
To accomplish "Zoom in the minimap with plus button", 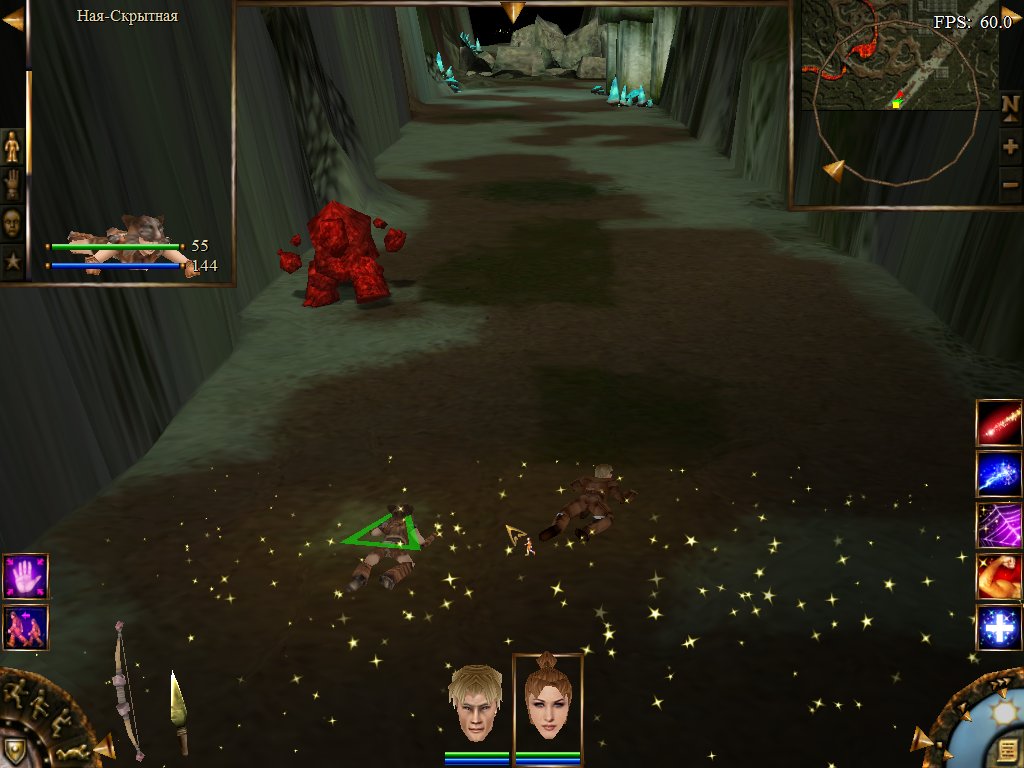I will (1010, 148).
